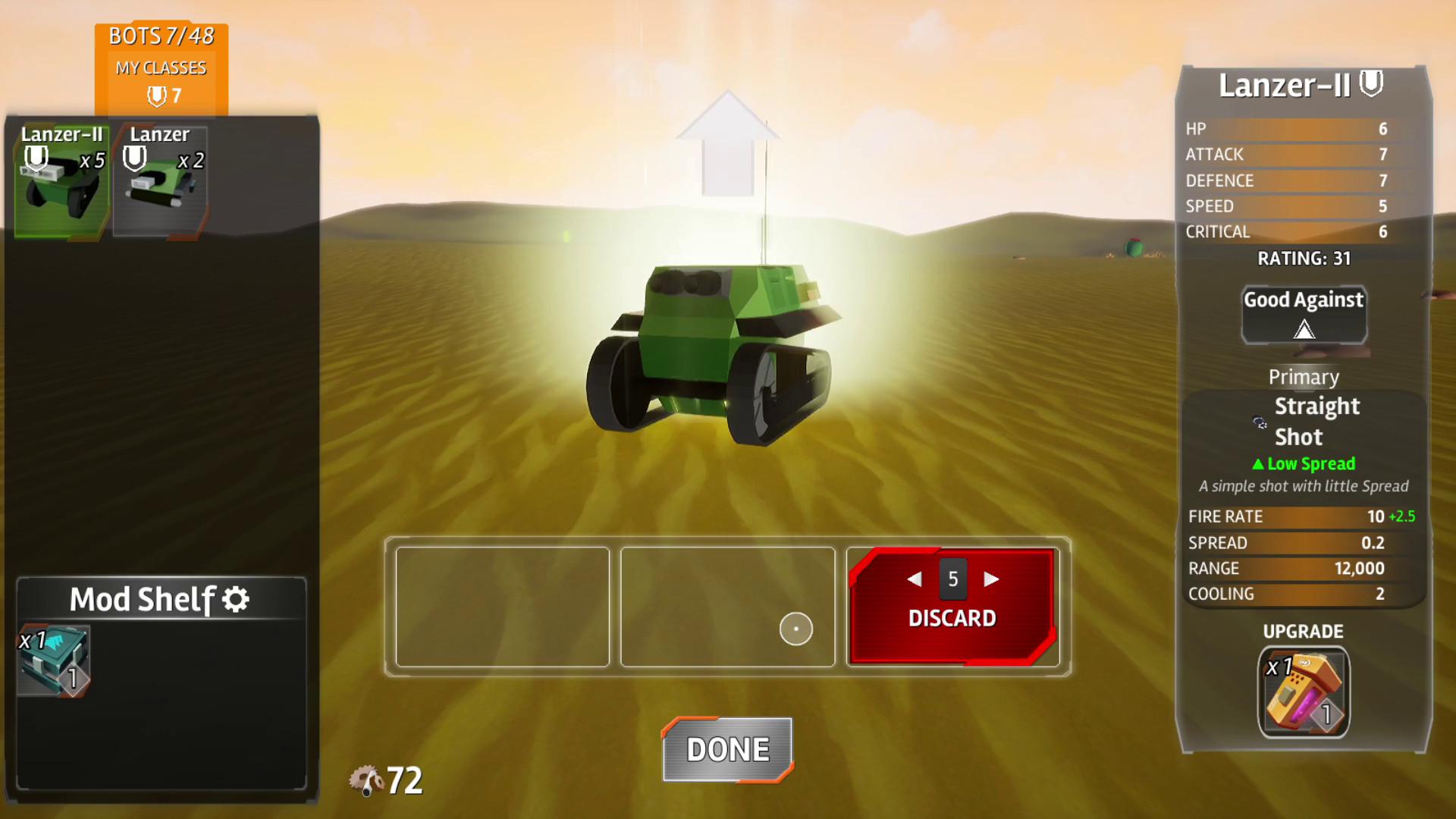Select the teal mod item on Mod Shelf

(x=55, y=660)
